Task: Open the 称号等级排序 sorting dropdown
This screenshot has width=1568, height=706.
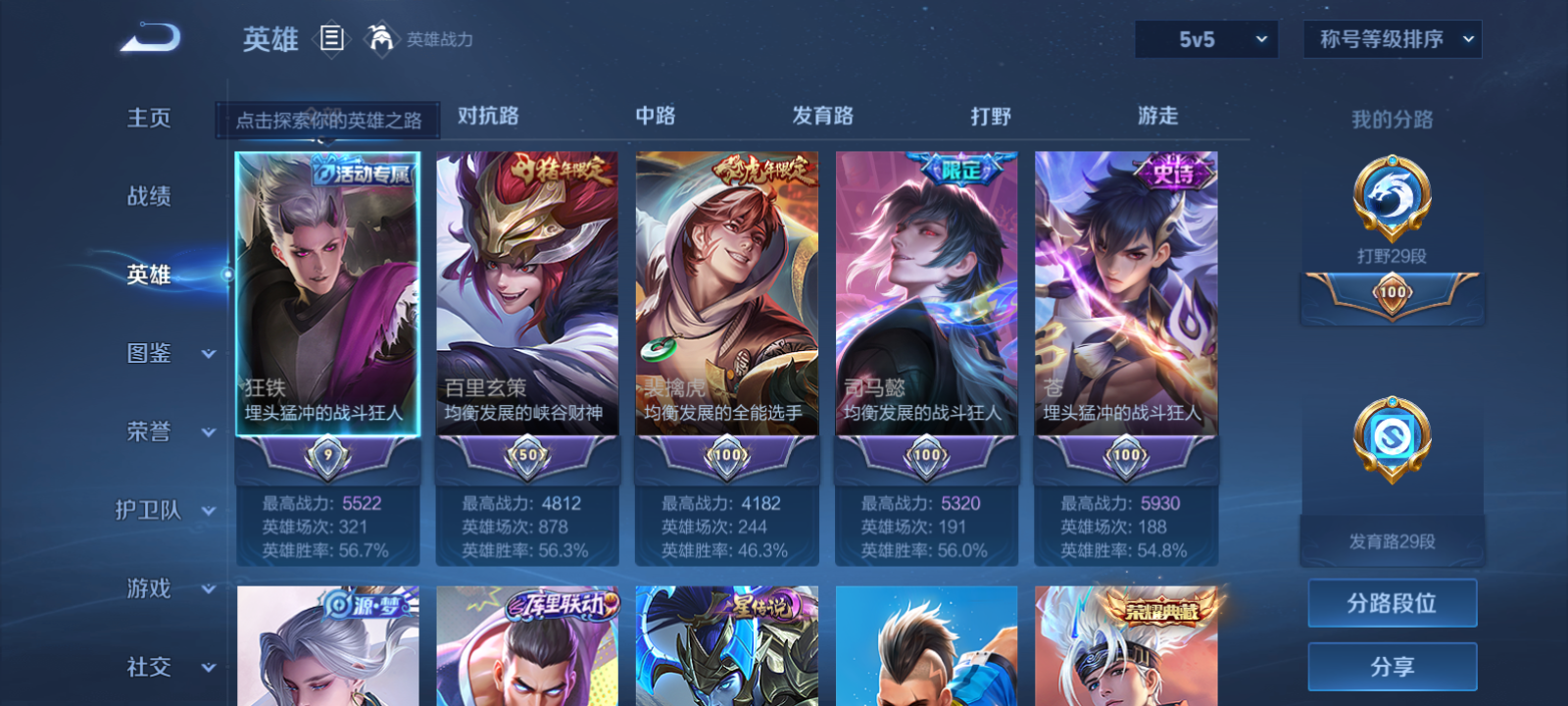Action: tap(1392, 39)
